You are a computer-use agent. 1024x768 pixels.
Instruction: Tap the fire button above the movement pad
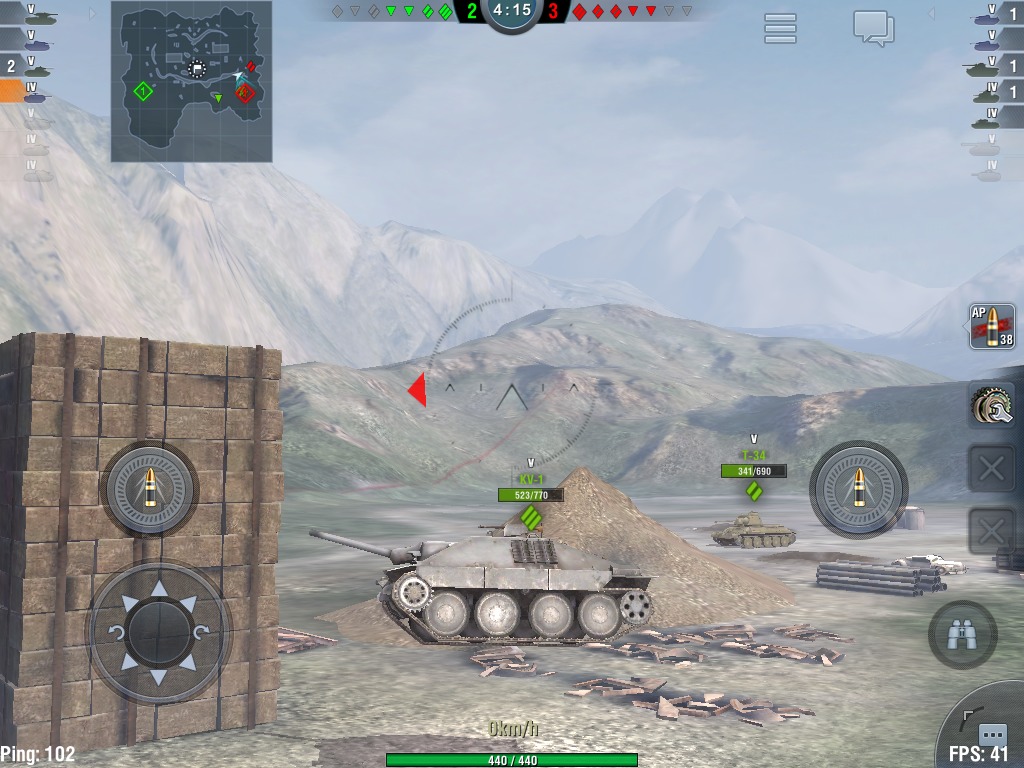coord(150,489)
